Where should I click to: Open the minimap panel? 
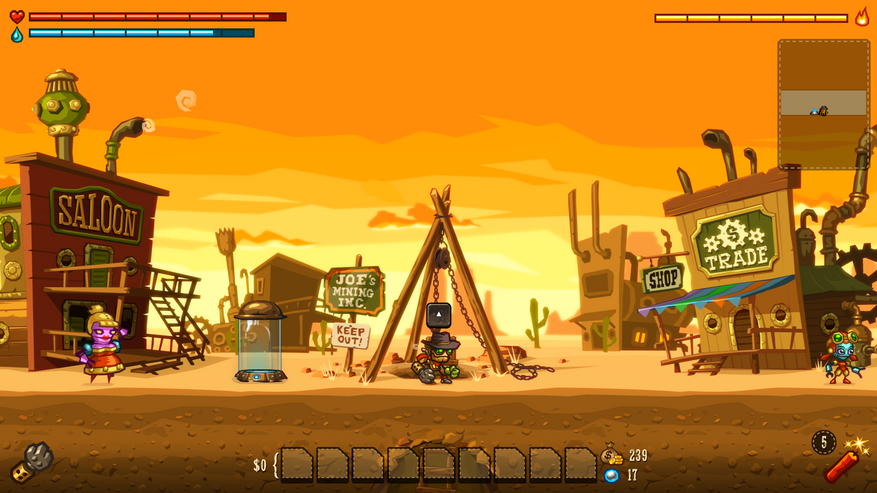tap(823, 104)
